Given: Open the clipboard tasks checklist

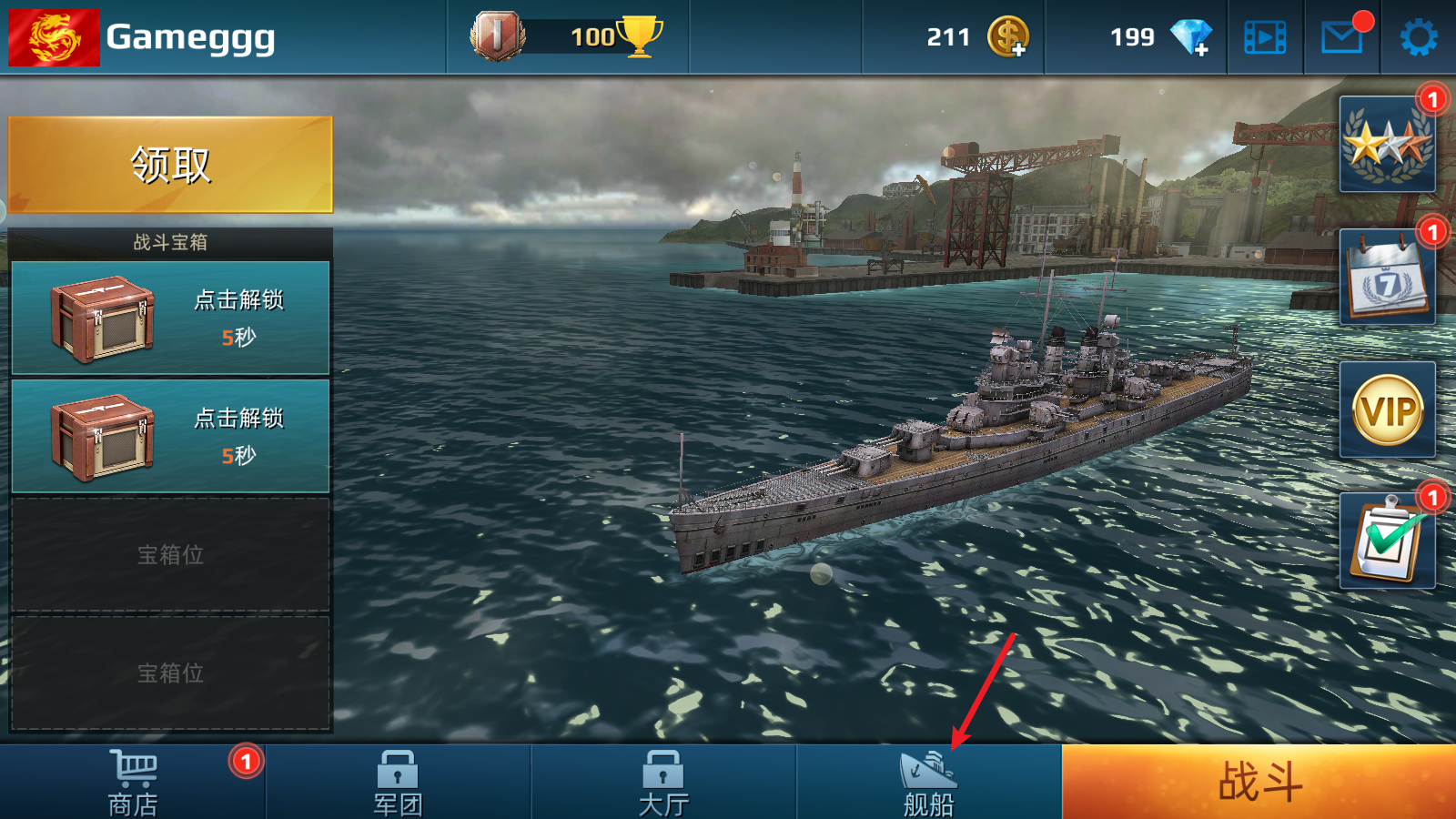Looking at the screenshot, I should (x=1387, y=541).
